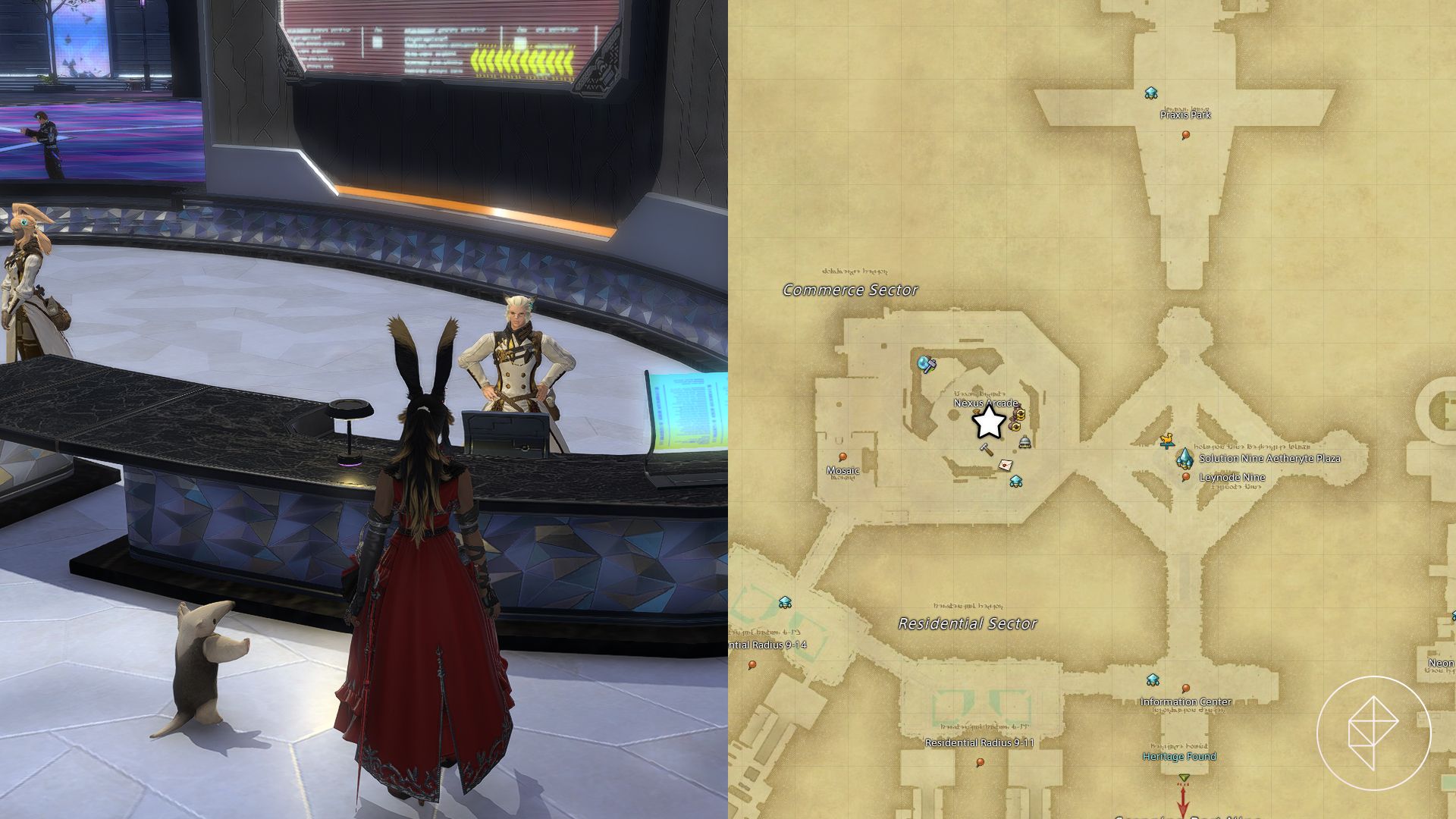Click the red pin beside Information Center
The height and width of the screenshot is (819, 1456).
coord(1186,689)
